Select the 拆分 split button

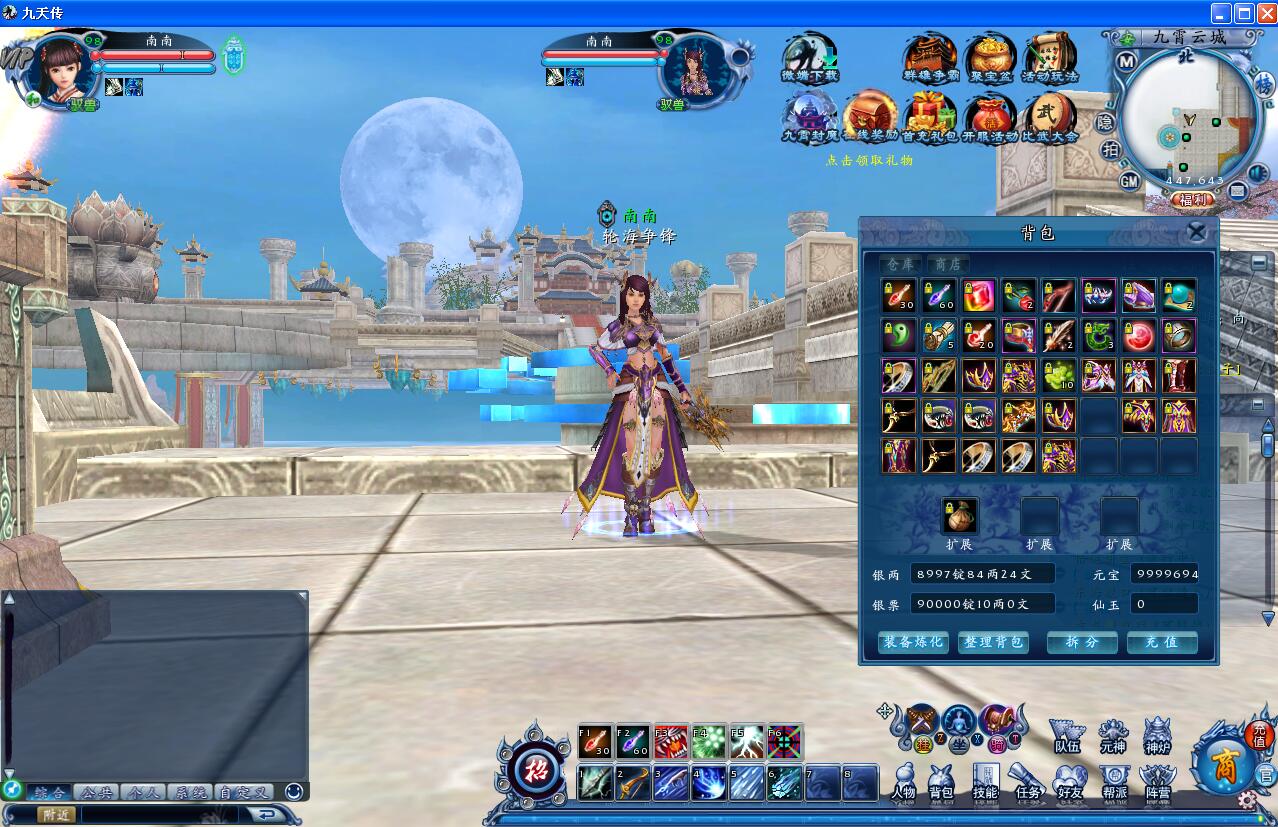1082,642
